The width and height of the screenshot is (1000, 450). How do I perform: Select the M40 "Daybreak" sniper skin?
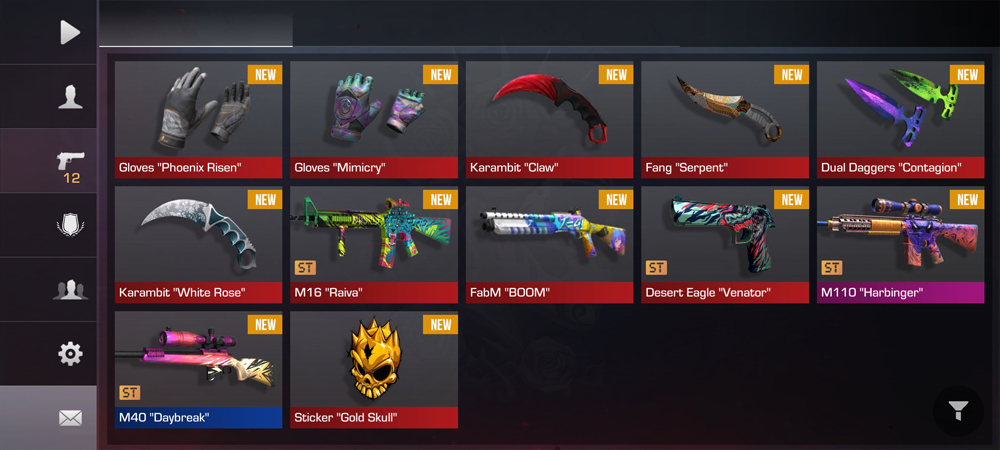click(x=199, y=369)
